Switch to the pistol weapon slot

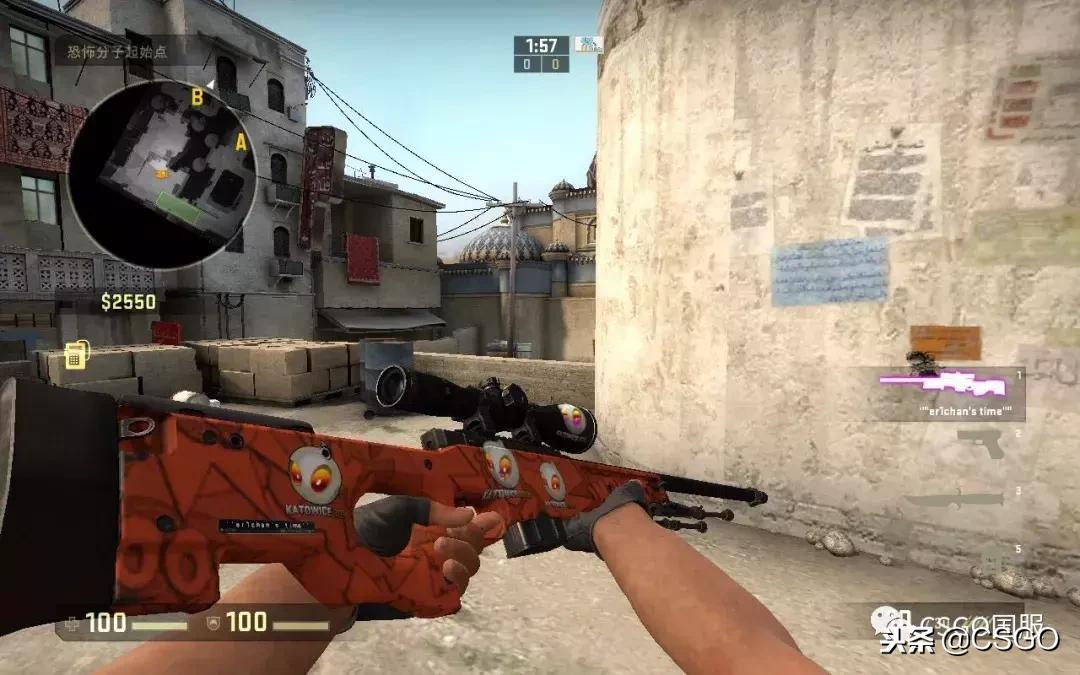[980, 443]
